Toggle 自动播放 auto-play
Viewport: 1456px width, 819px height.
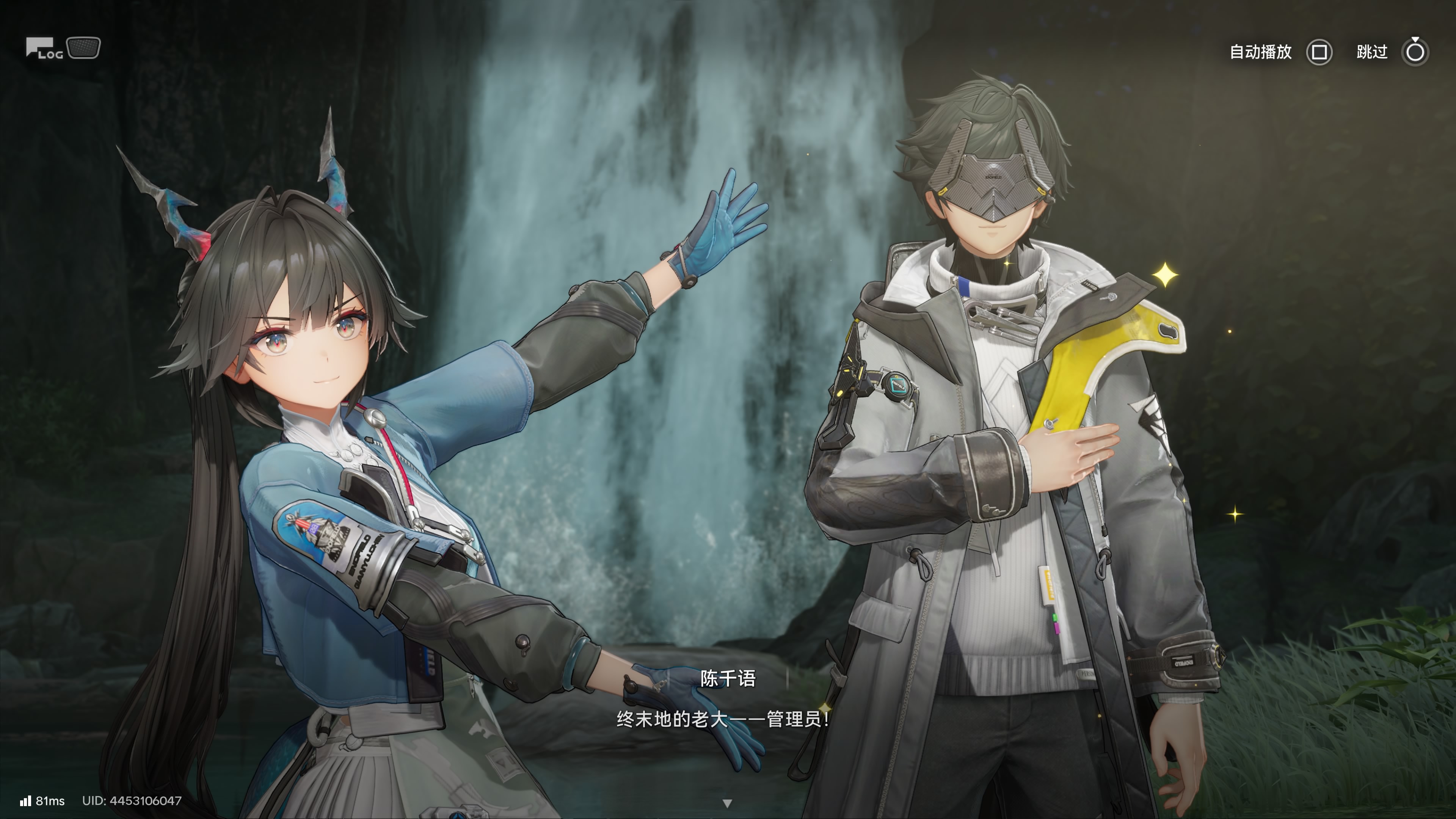click(x=1319, y=53)
